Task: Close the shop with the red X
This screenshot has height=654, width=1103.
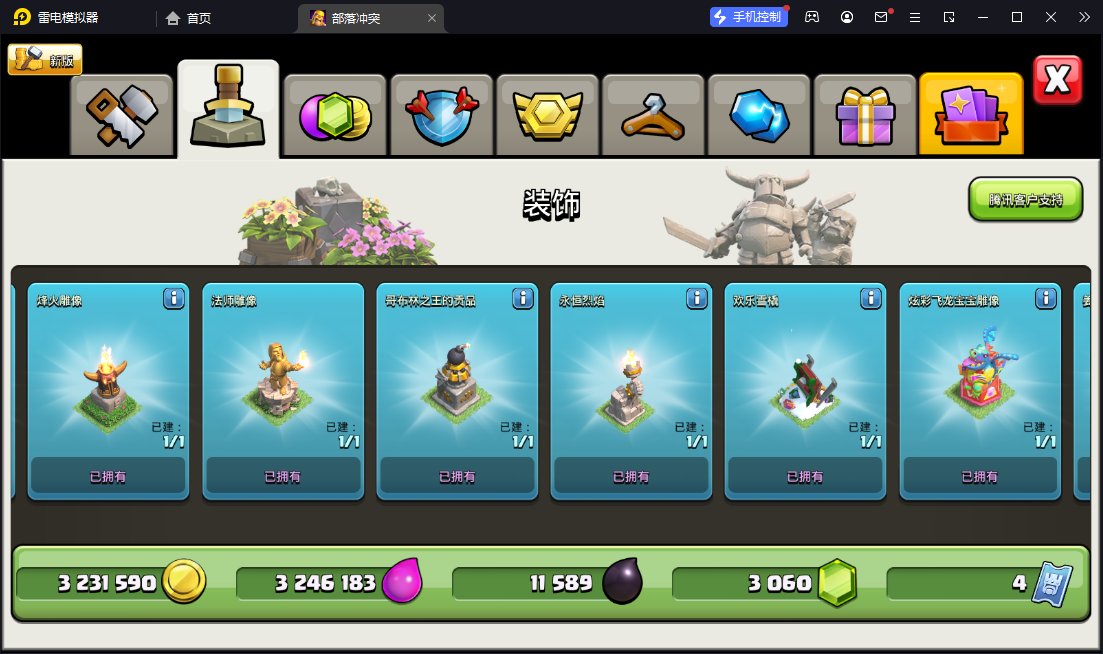Action: pyautogui.click(x=1057, y=80)
